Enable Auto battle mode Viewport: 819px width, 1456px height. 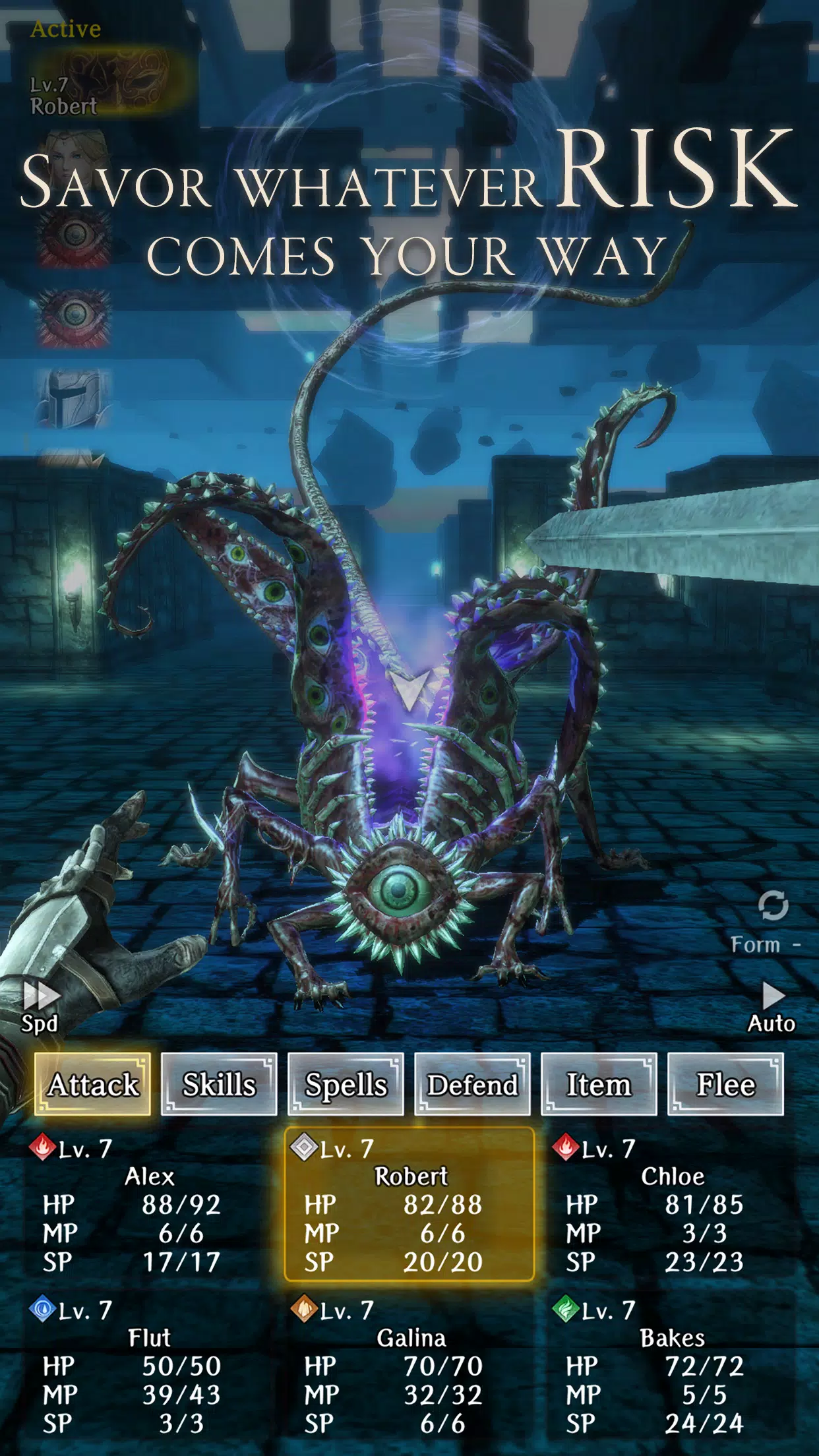[772, 1007]
